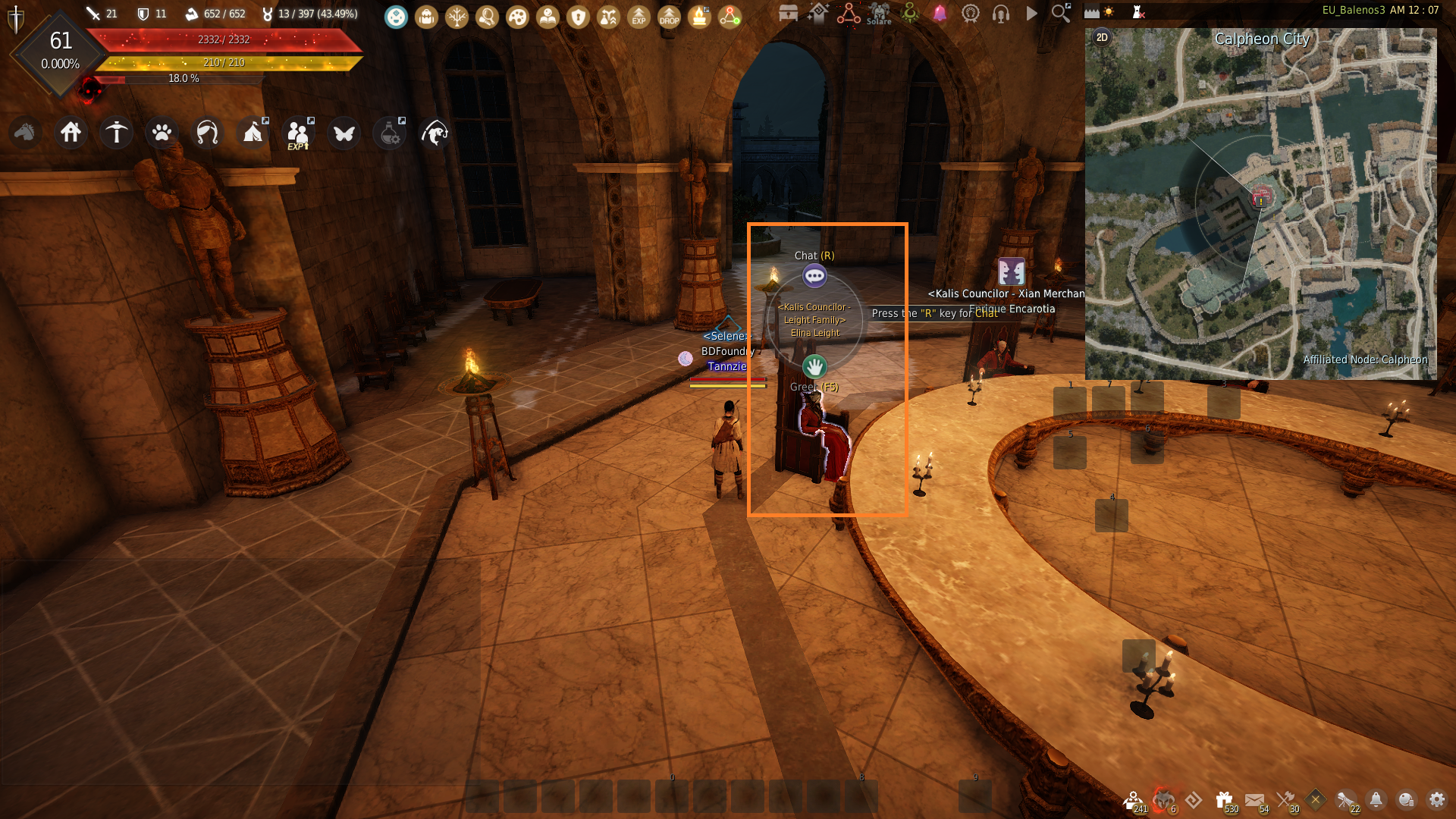Click the EXP boost icon on top bar
This screenshot has width=1456, height=819.
pos(639,17)
